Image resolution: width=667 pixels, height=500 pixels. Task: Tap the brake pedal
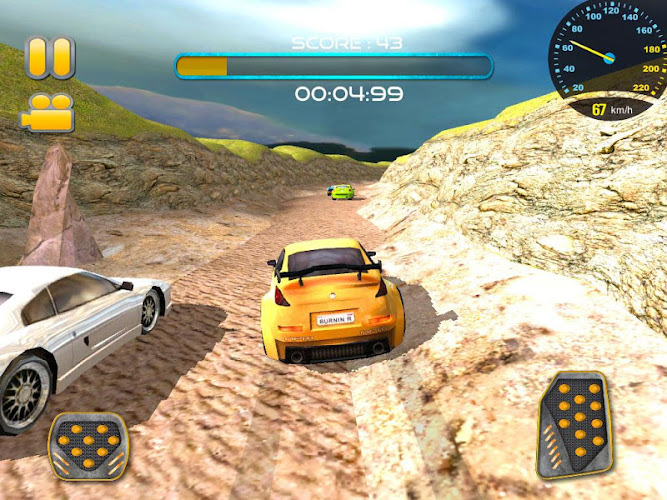[89, 445]
